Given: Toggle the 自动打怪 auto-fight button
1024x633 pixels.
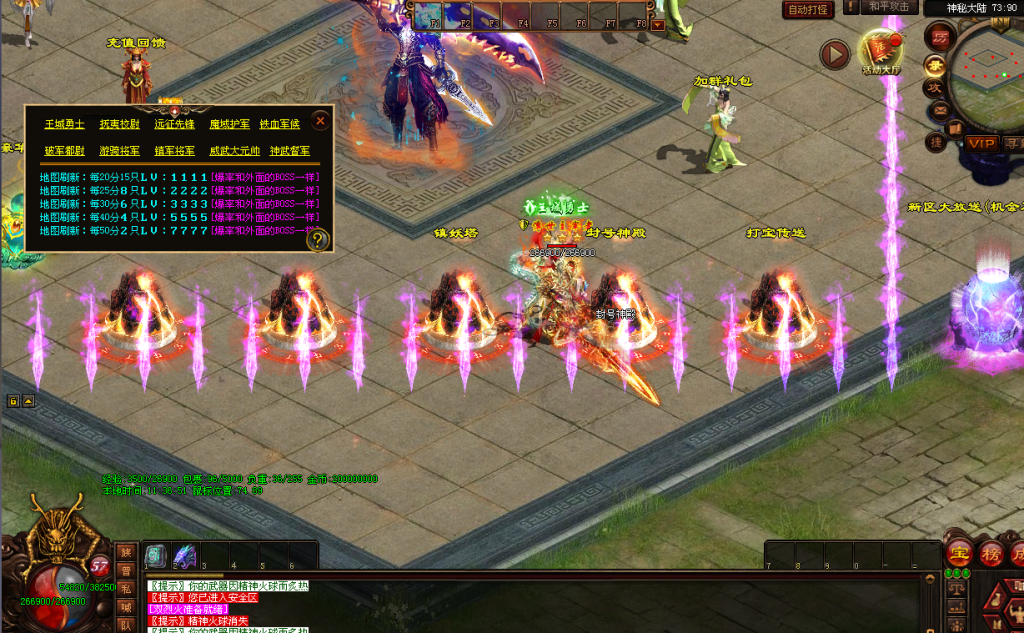Looking at the screenshot, I should [808, 10].
